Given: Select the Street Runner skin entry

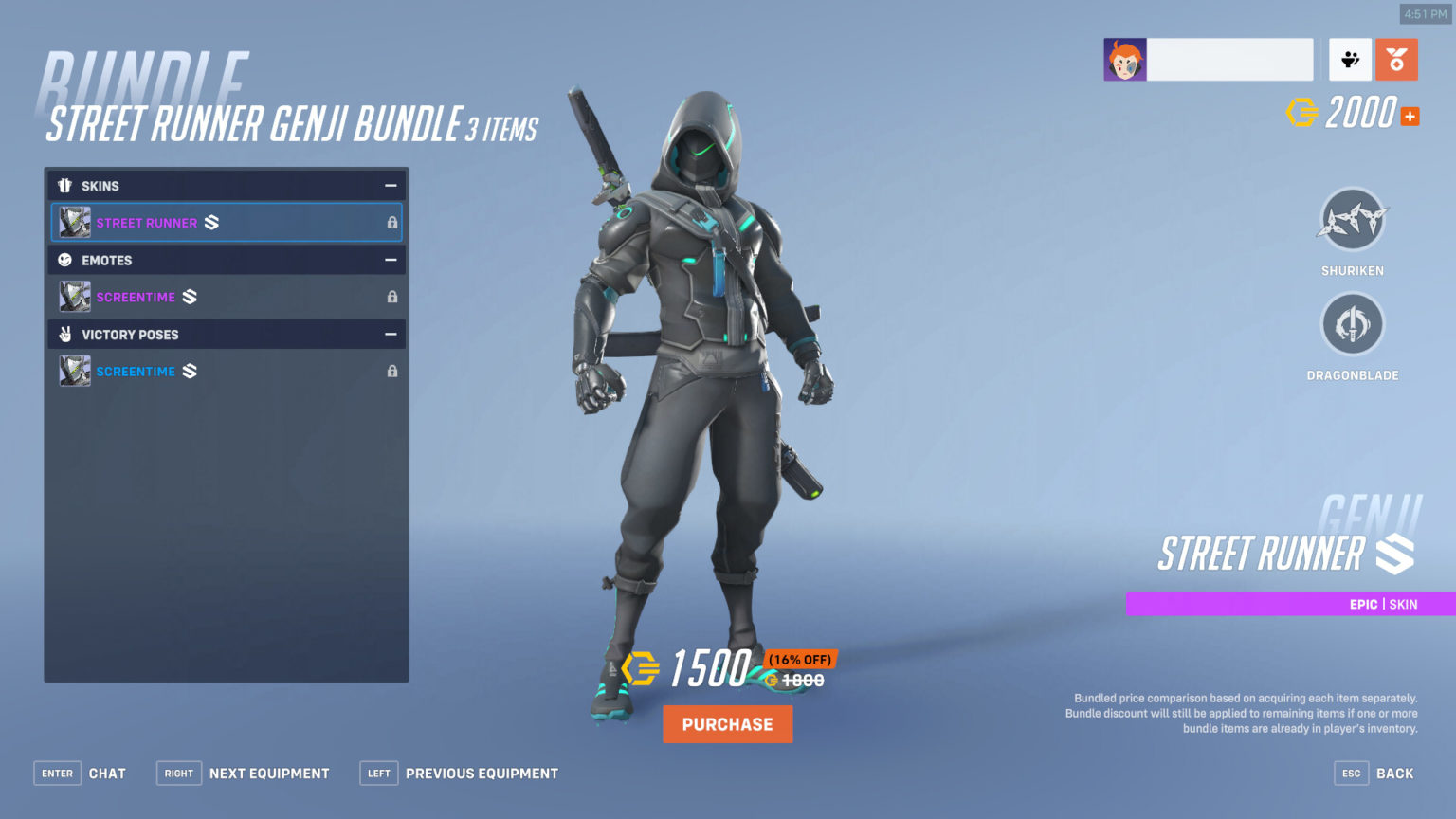Looking at the screenshot, I should 190,222.
